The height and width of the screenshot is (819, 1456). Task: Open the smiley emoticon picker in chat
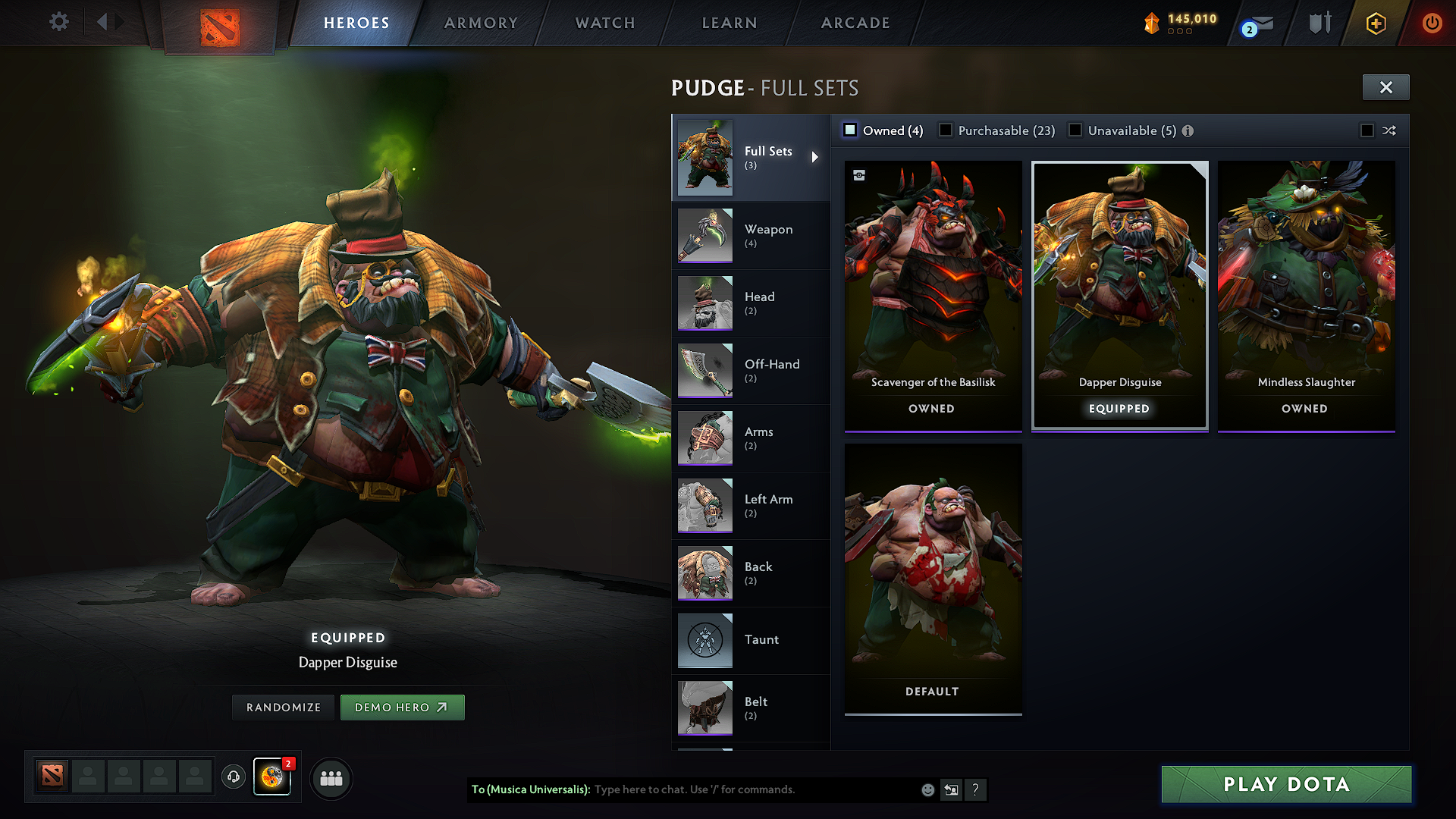tap(927, 789)
